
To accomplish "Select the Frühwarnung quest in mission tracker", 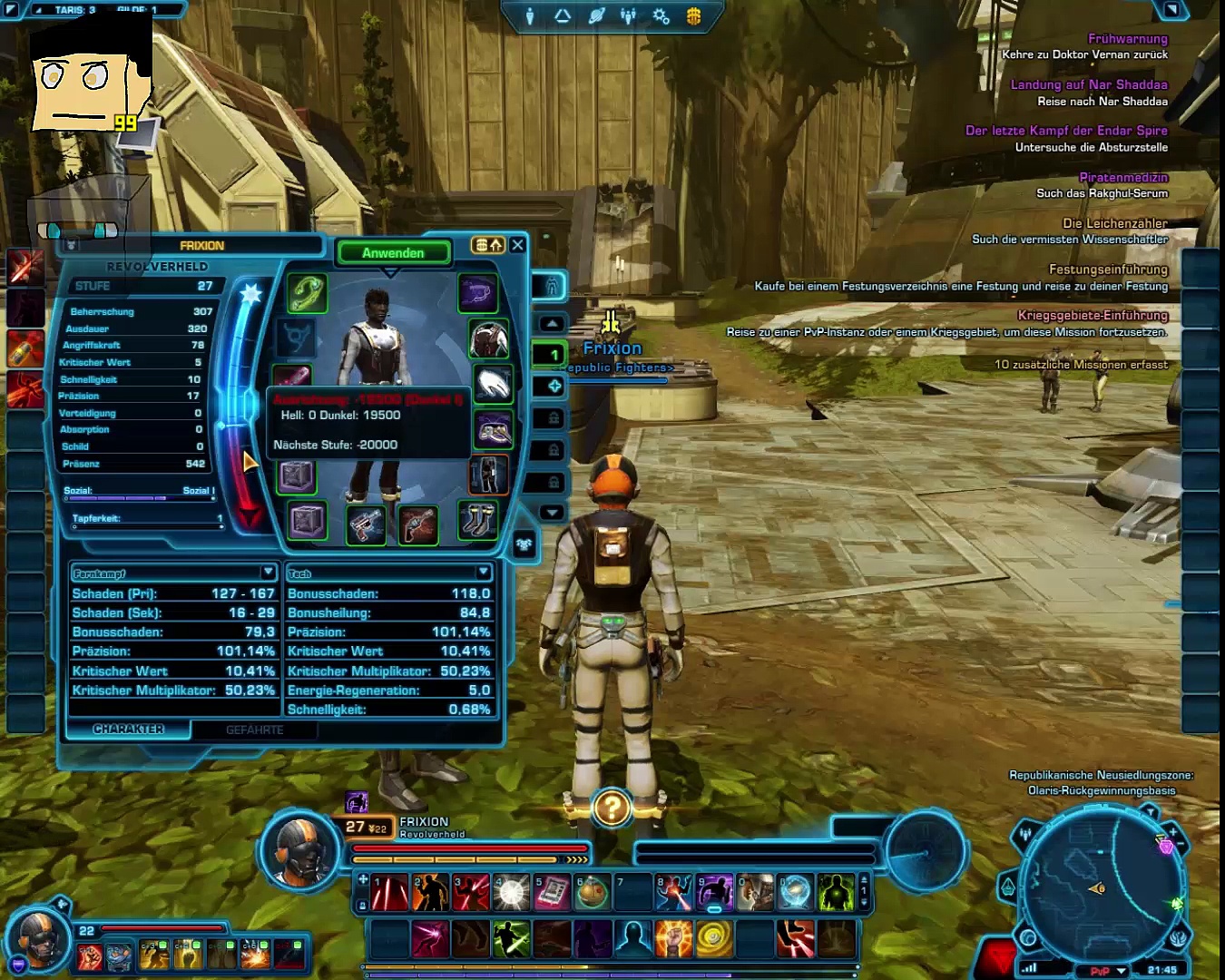I will pos(1127,38).
